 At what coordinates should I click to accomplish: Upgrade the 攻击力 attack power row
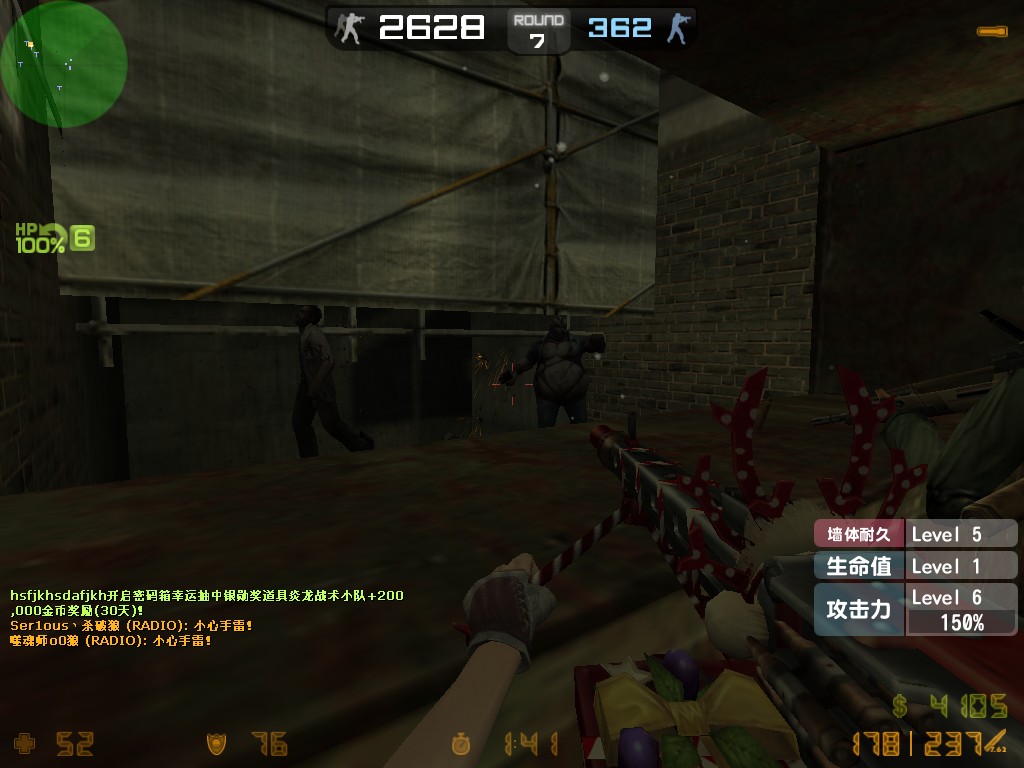point(915,609)
